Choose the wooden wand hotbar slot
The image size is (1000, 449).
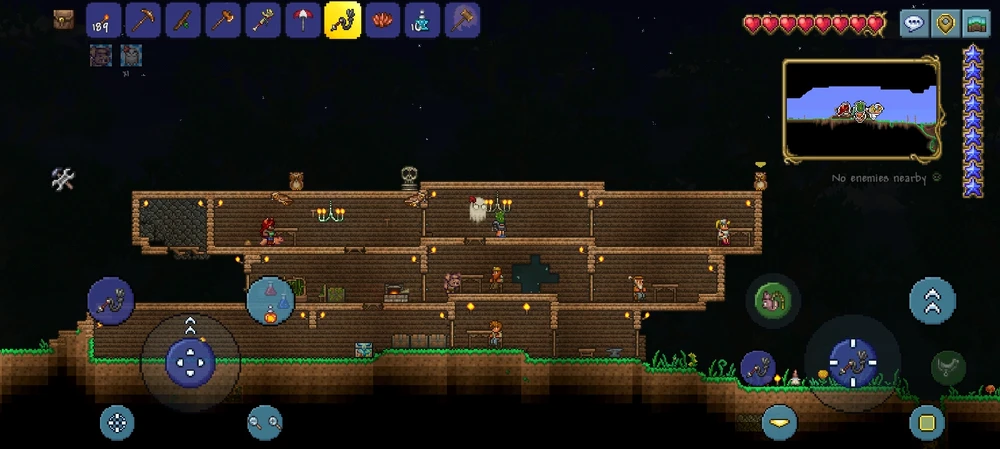(x=183, y=19)
